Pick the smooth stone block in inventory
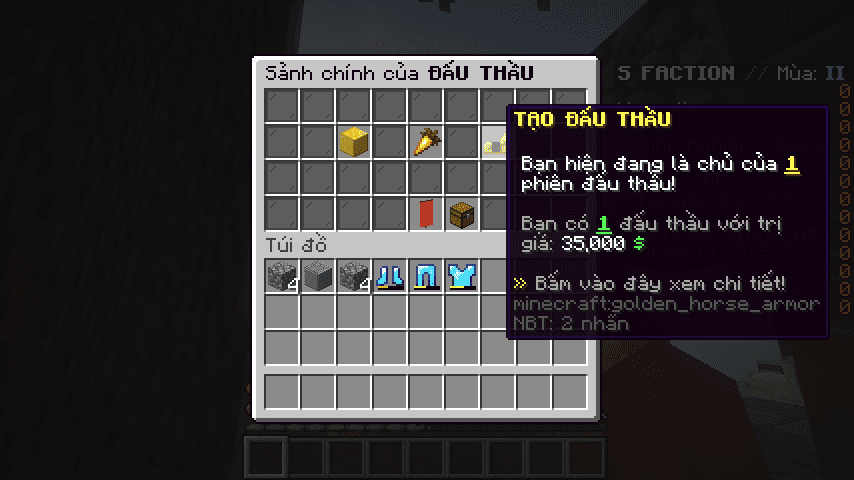 pos(318,276)
